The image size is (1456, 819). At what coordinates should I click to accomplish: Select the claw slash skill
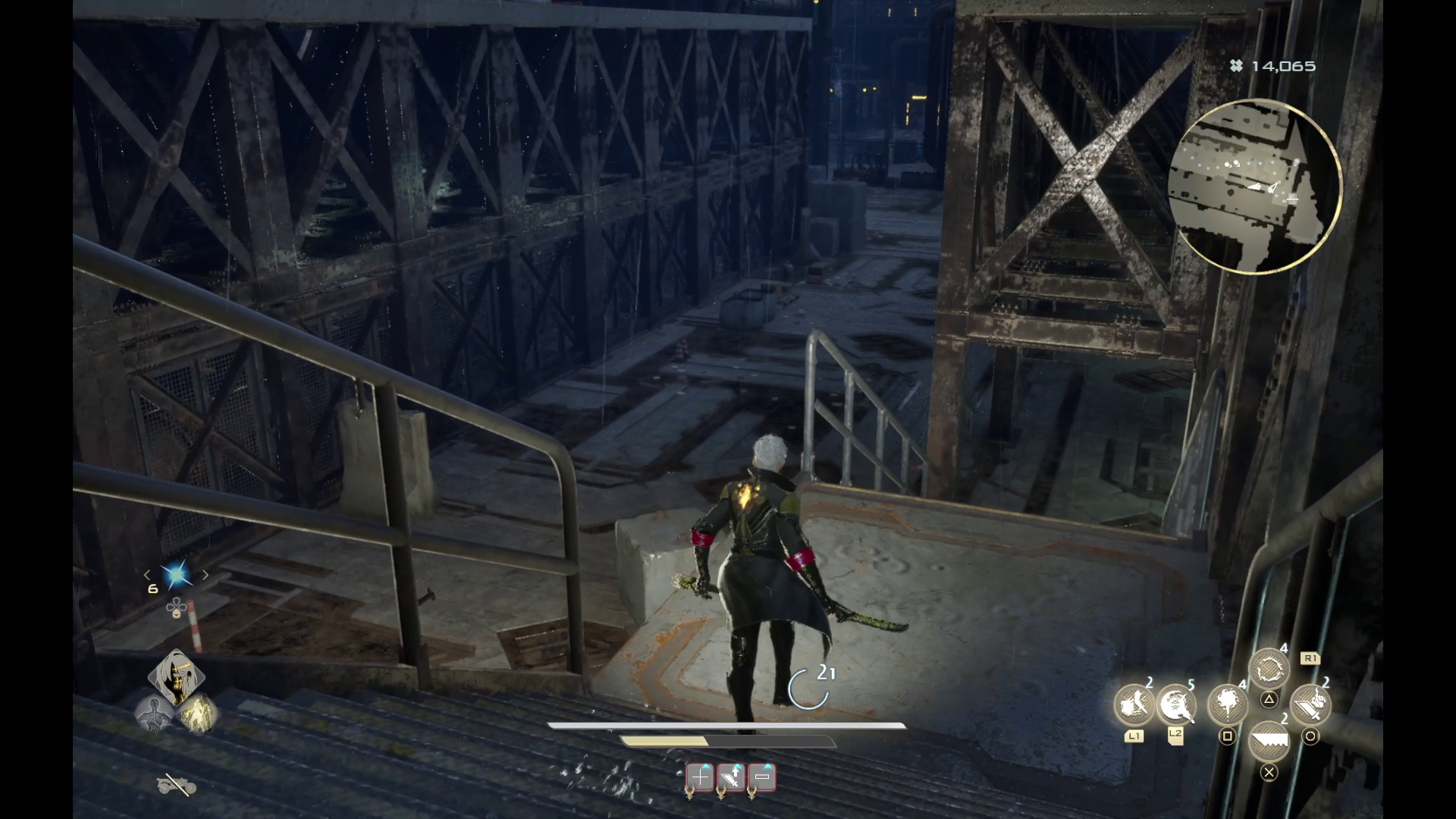click(x=1133, y=704)
